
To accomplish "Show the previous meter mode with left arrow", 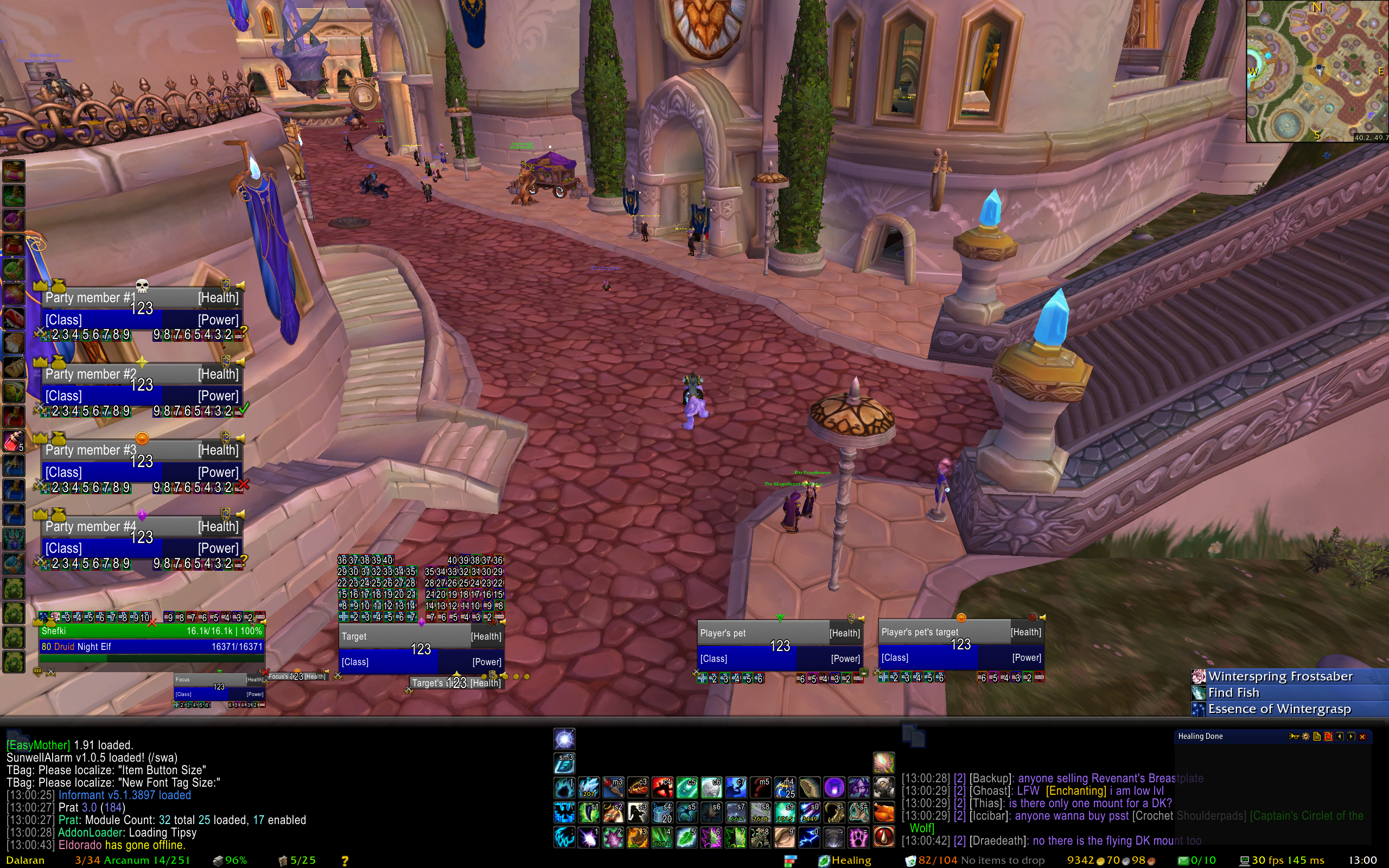I will [1340, 737].
